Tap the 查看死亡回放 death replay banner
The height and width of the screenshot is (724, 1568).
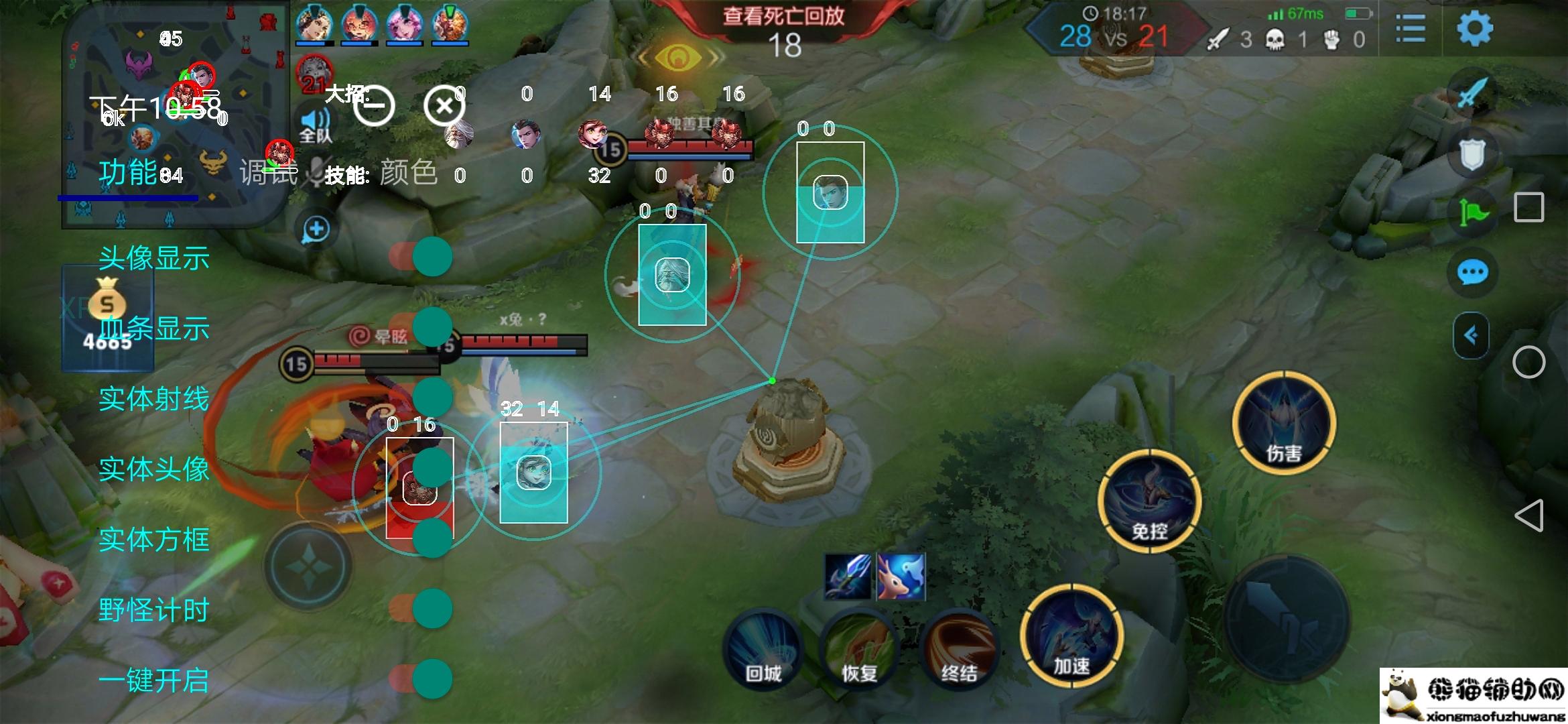tap(784, 16)
